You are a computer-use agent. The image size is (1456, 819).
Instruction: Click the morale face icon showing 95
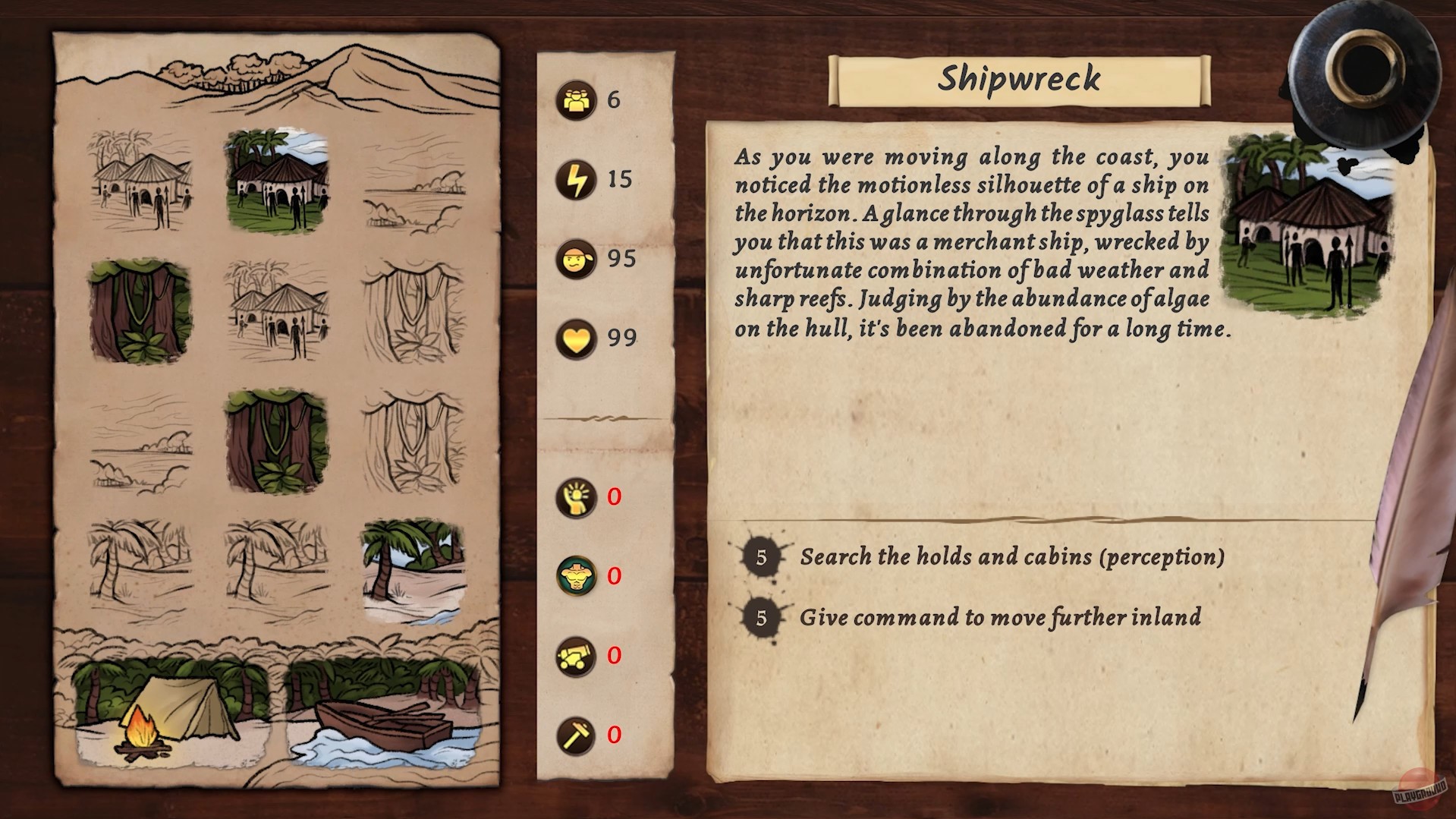click(576, 260)
